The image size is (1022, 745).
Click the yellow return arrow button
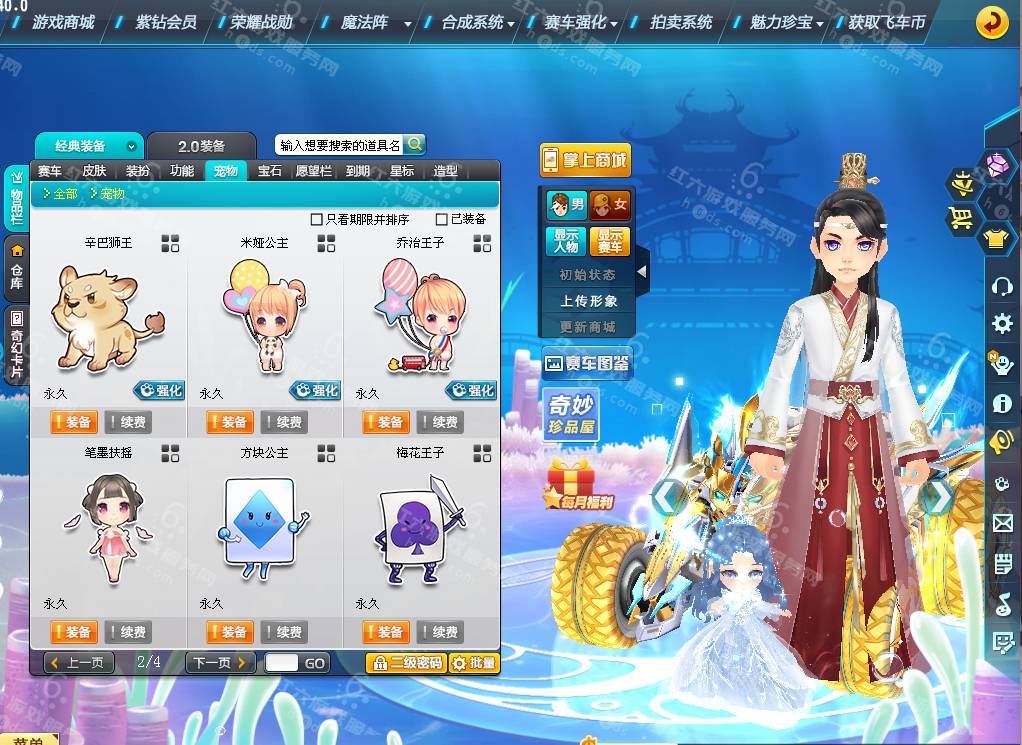click(x=991, y=21)
